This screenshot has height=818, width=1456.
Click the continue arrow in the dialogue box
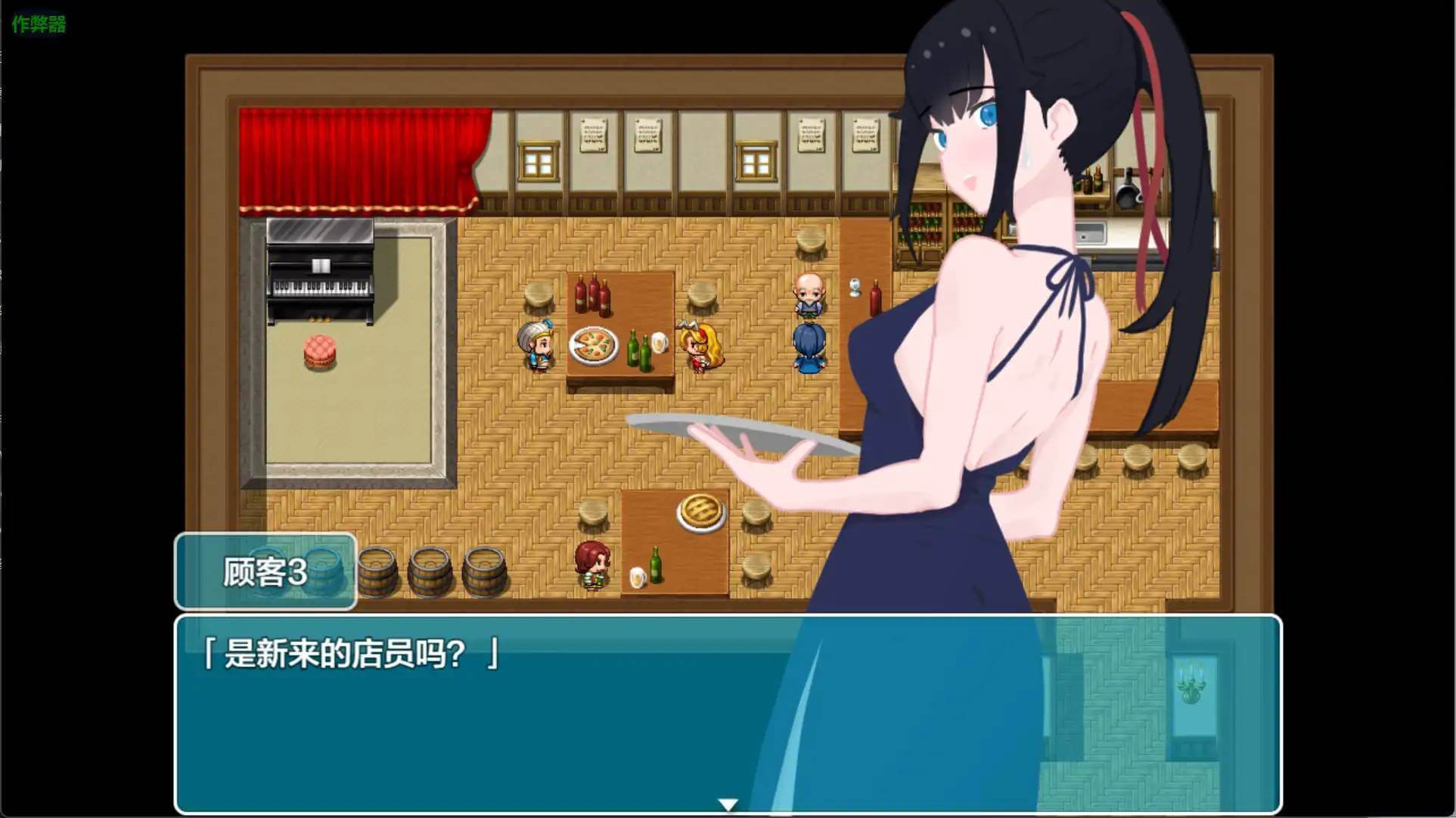pyautogui.click(x=728, y=804)
